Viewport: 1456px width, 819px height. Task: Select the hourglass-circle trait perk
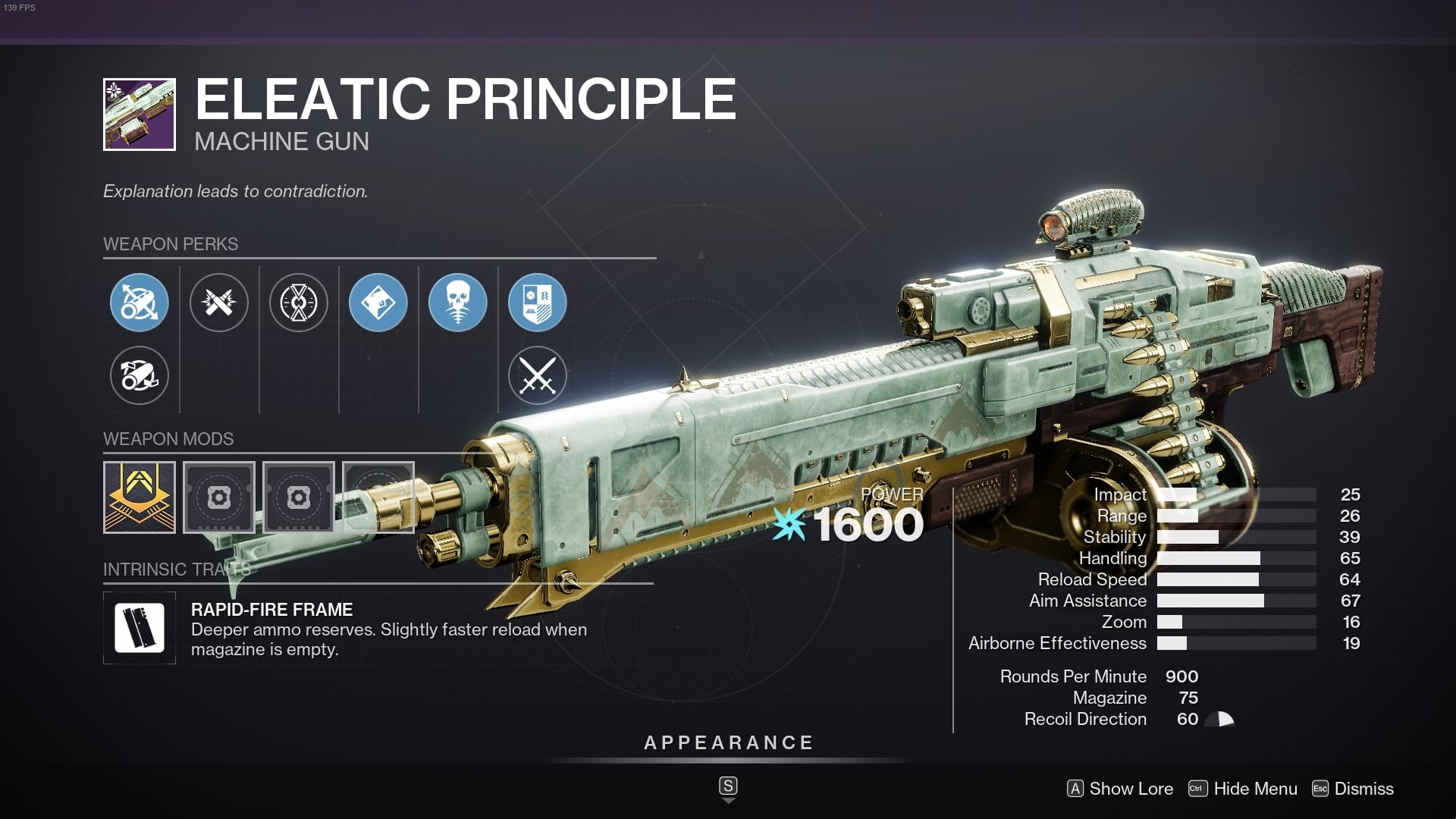click(x=299, y=302)
